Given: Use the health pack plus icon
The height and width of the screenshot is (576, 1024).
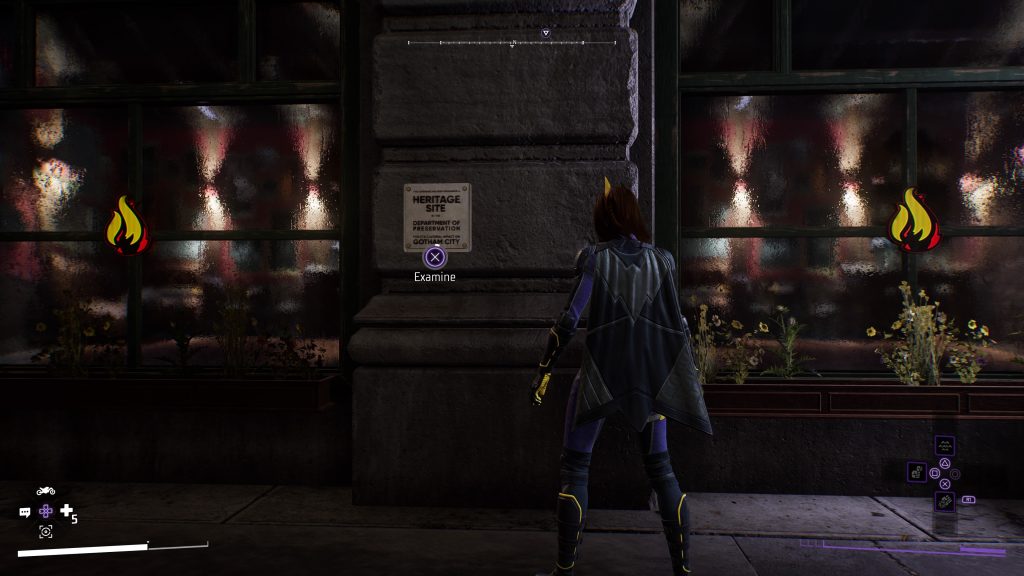Looking at the screenshot, I should pyautogui.click(x=66, y=511).
